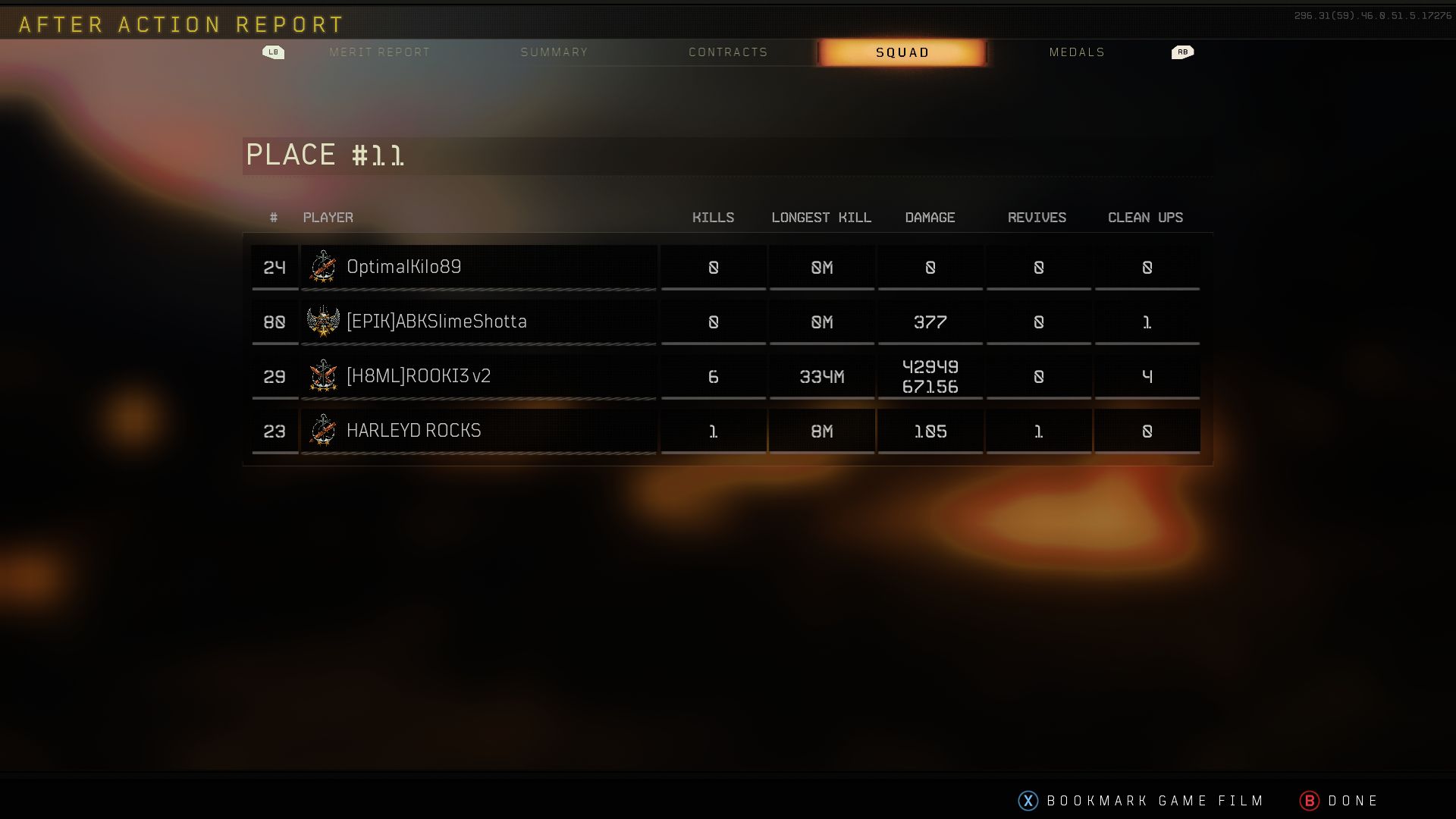Screen dimensions: 1456x819
Task: Switch to the Merit Report tab
Action: pyautogui.click(x=379, y=52)
